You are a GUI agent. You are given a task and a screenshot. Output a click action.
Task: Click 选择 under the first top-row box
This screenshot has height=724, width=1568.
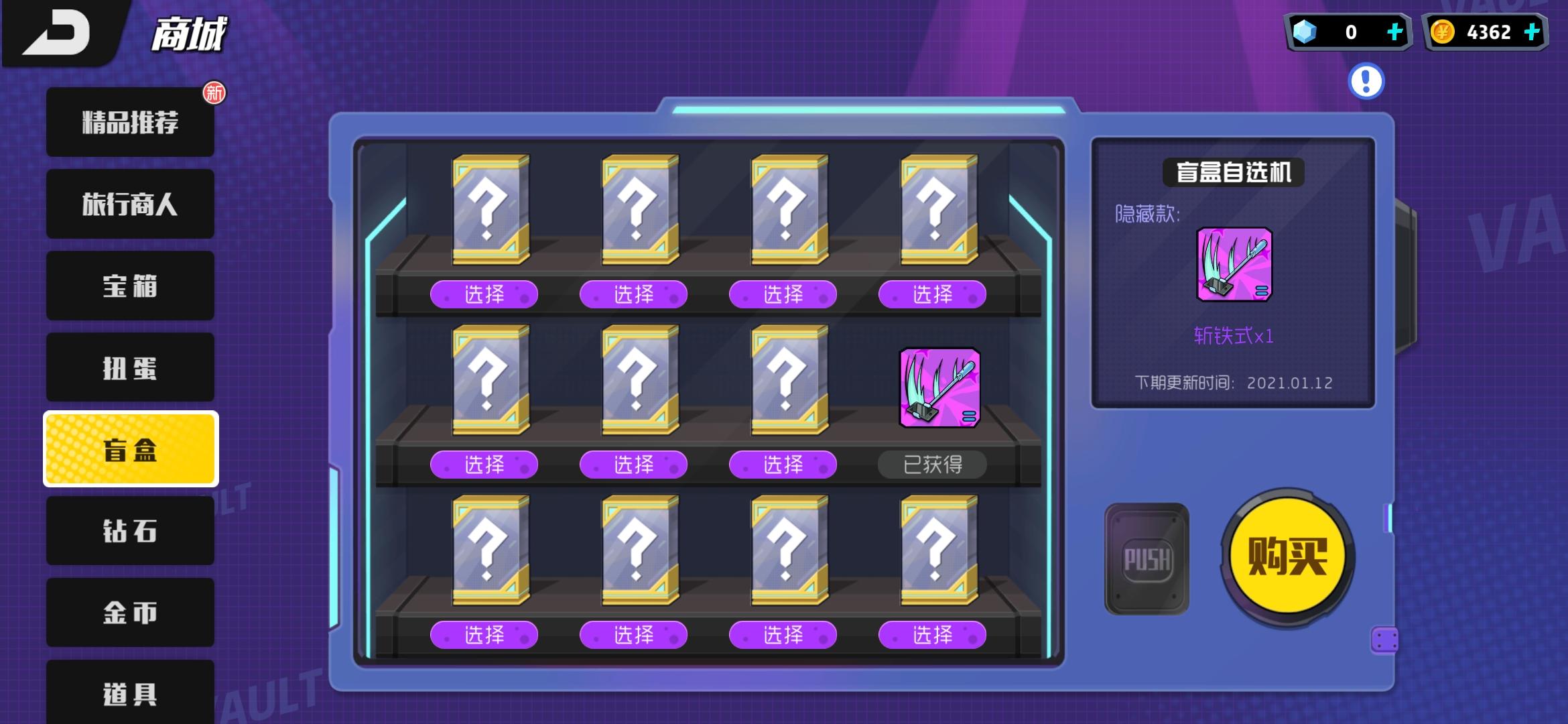pos(484,294)
